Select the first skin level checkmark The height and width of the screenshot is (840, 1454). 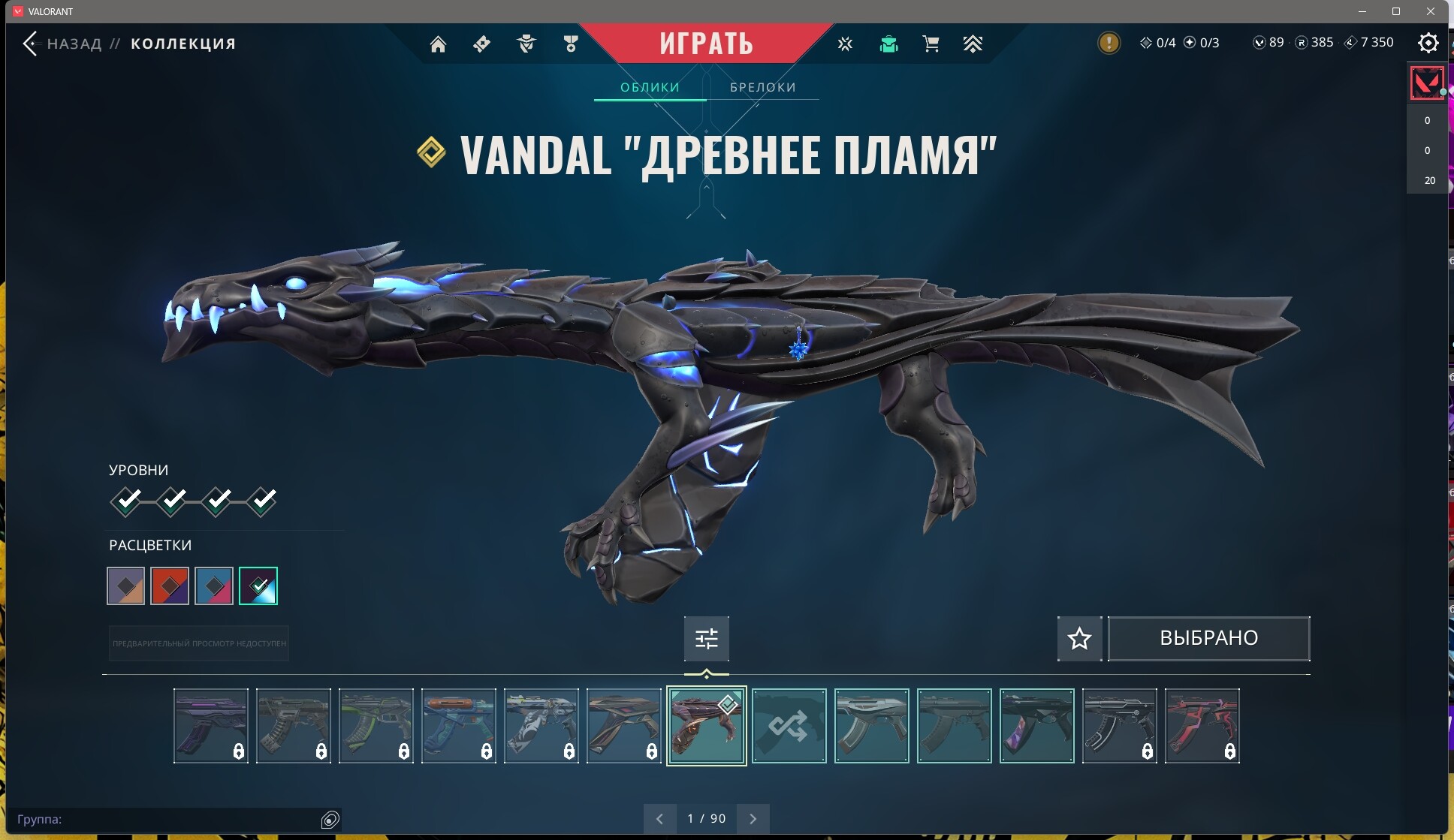click(x=126, y=501)
